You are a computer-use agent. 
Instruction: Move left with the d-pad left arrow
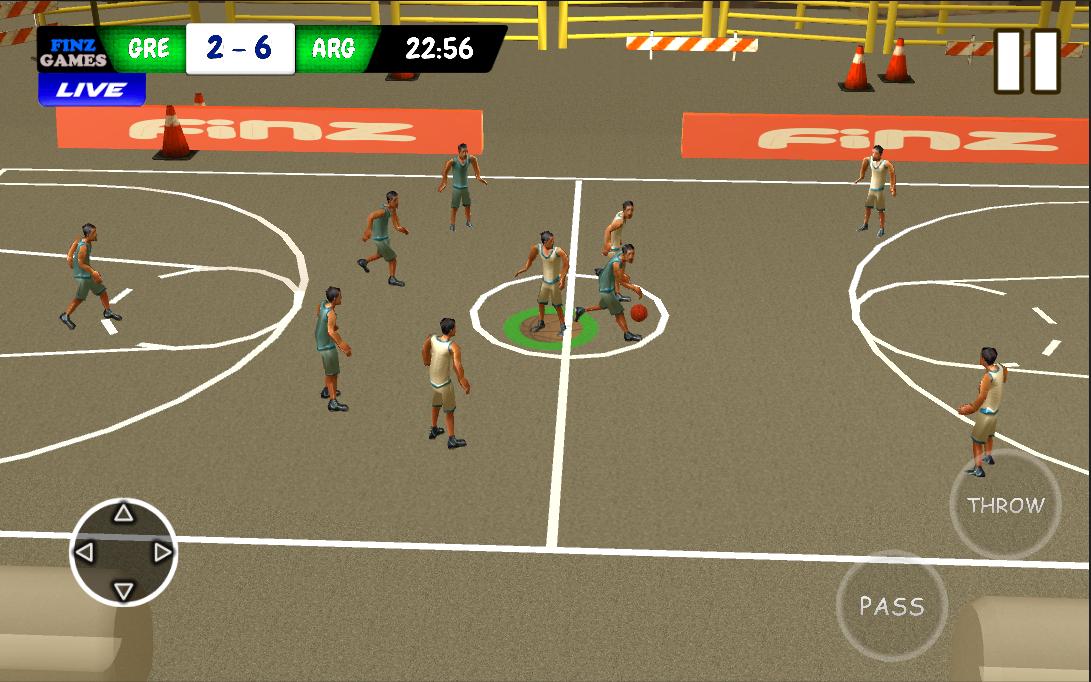(x=85, y=552)
